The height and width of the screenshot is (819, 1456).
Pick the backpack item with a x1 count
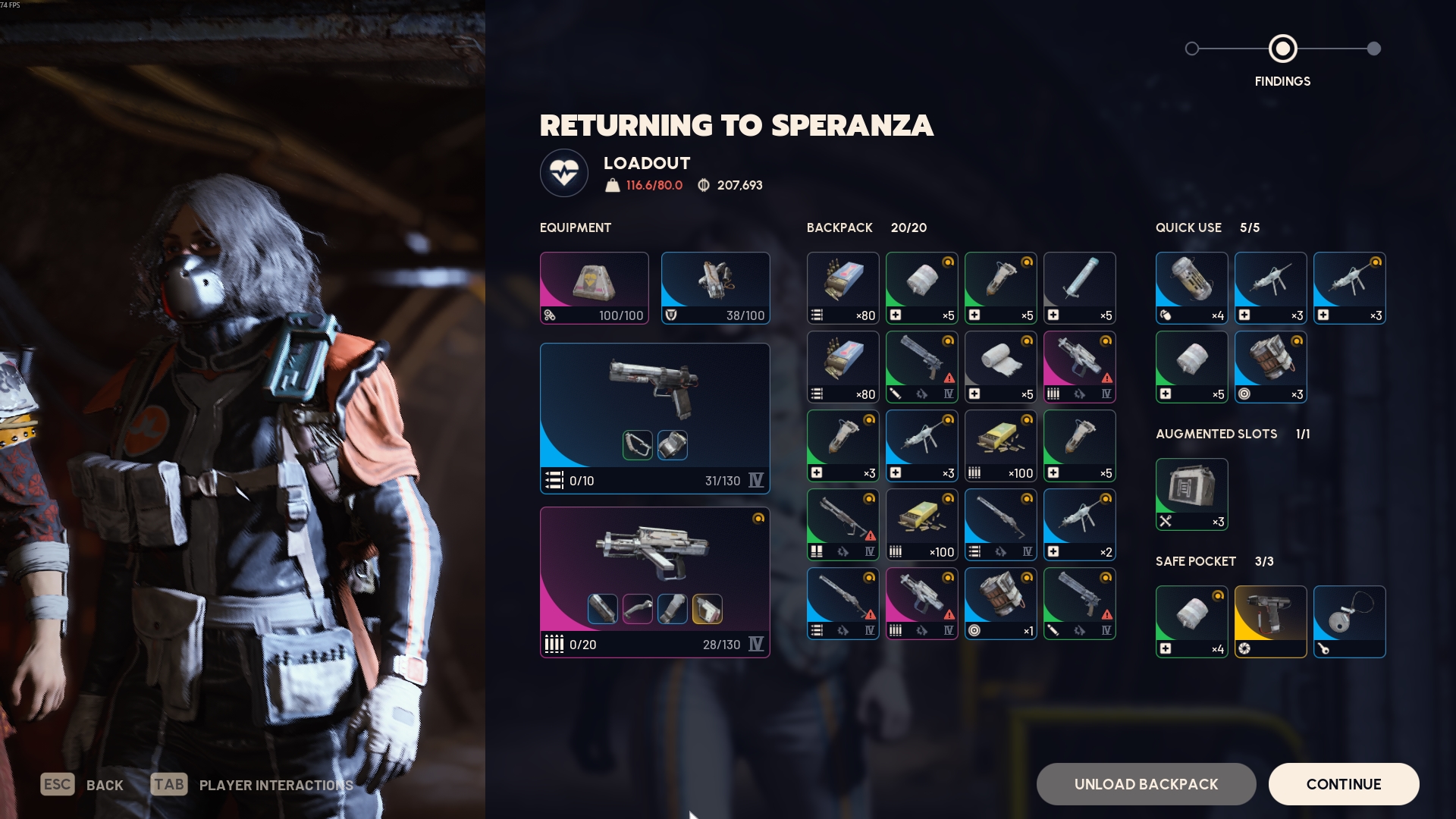tap(1000, 604)
